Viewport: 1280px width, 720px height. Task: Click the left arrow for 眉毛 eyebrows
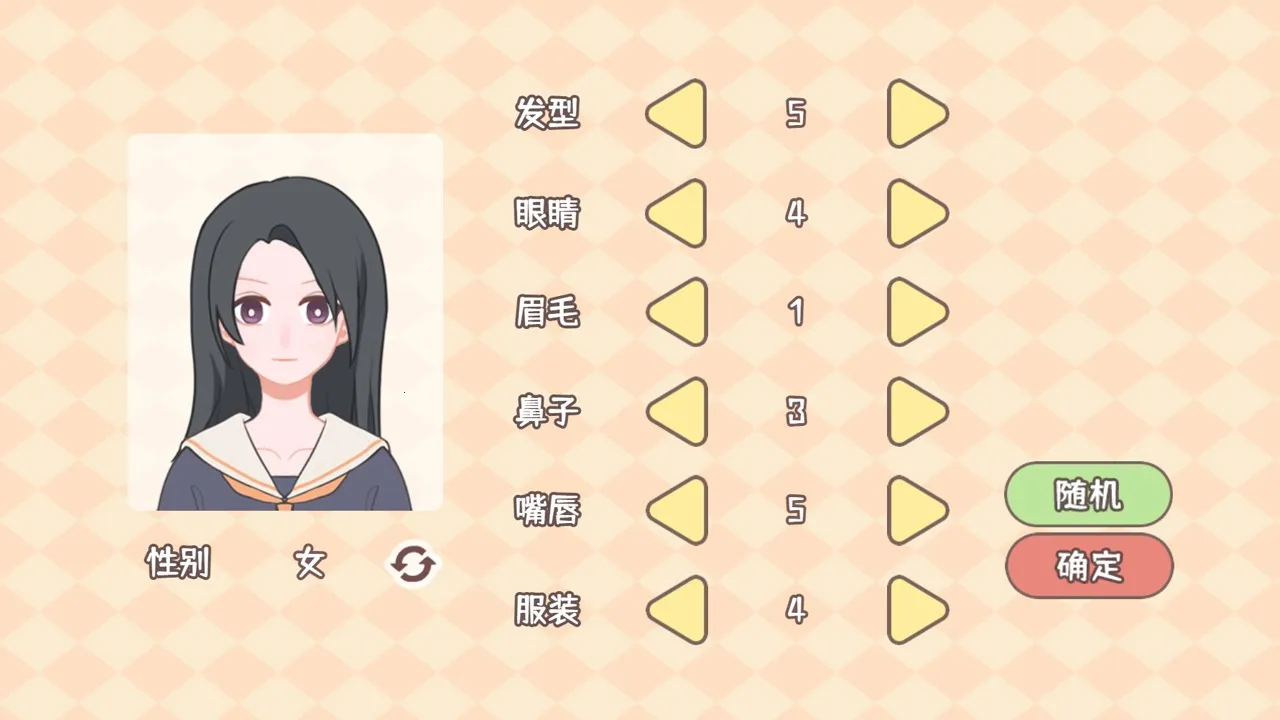click(676, 312)
